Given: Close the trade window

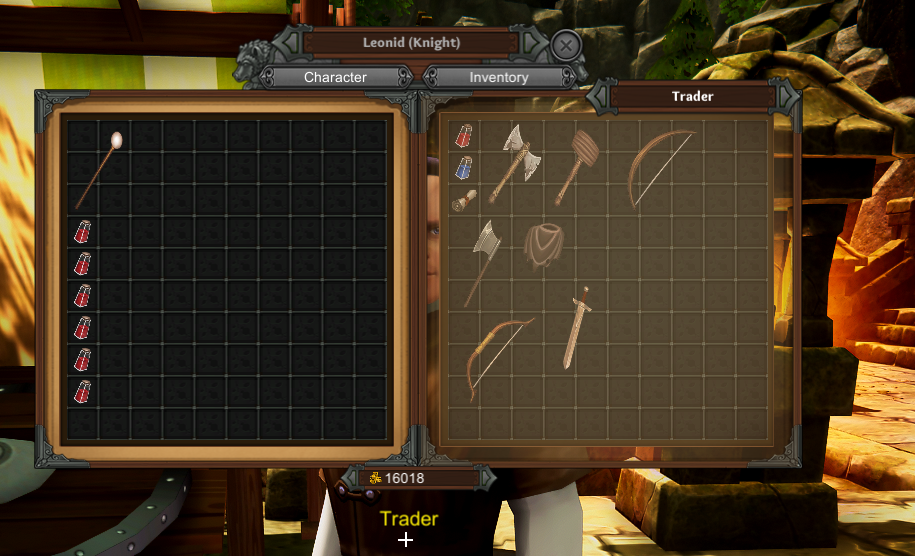Looking at the screenshot, I should [565, 45].
